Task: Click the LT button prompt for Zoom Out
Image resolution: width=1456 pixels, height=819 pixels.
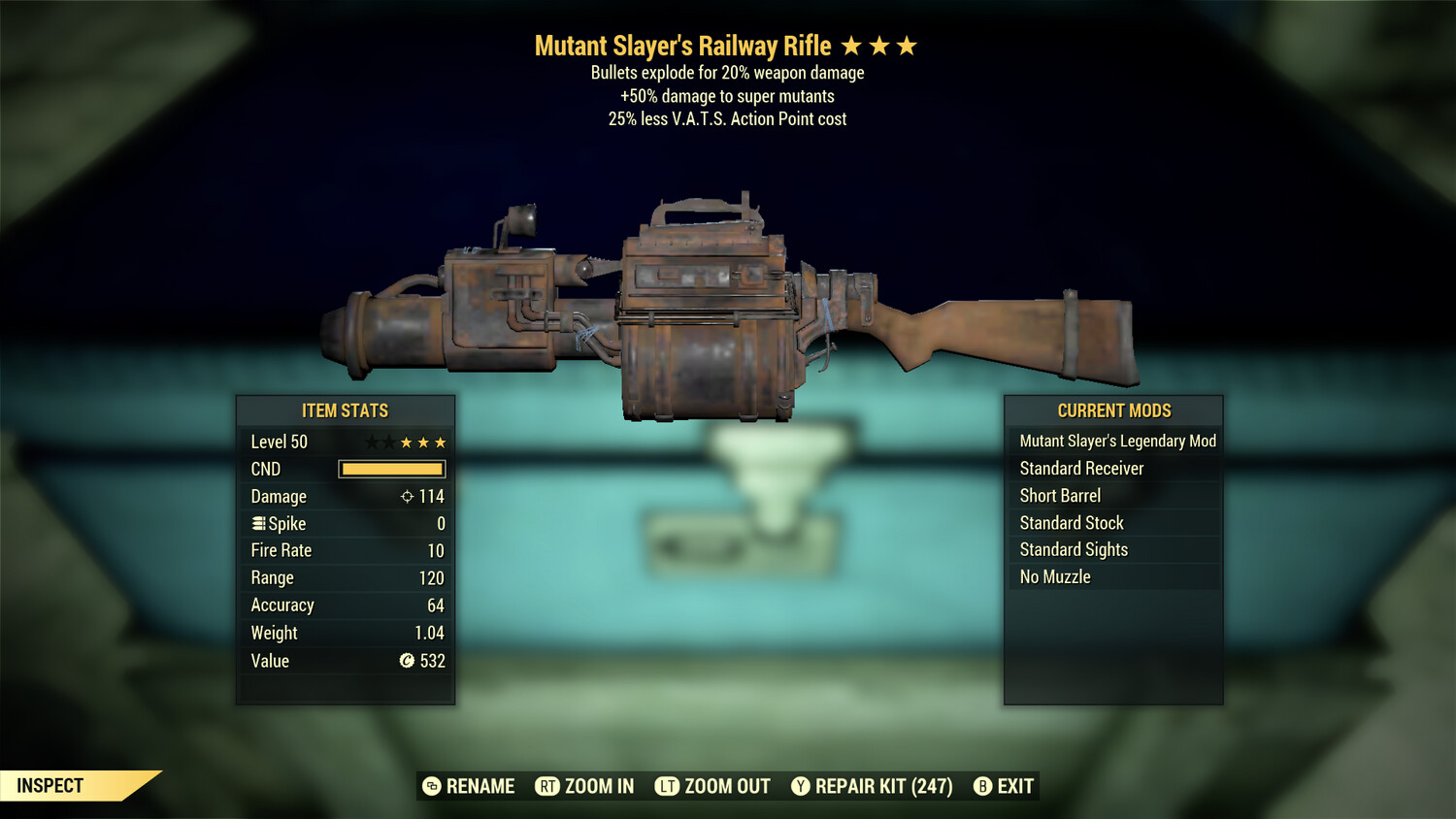Action: [667, 786]
